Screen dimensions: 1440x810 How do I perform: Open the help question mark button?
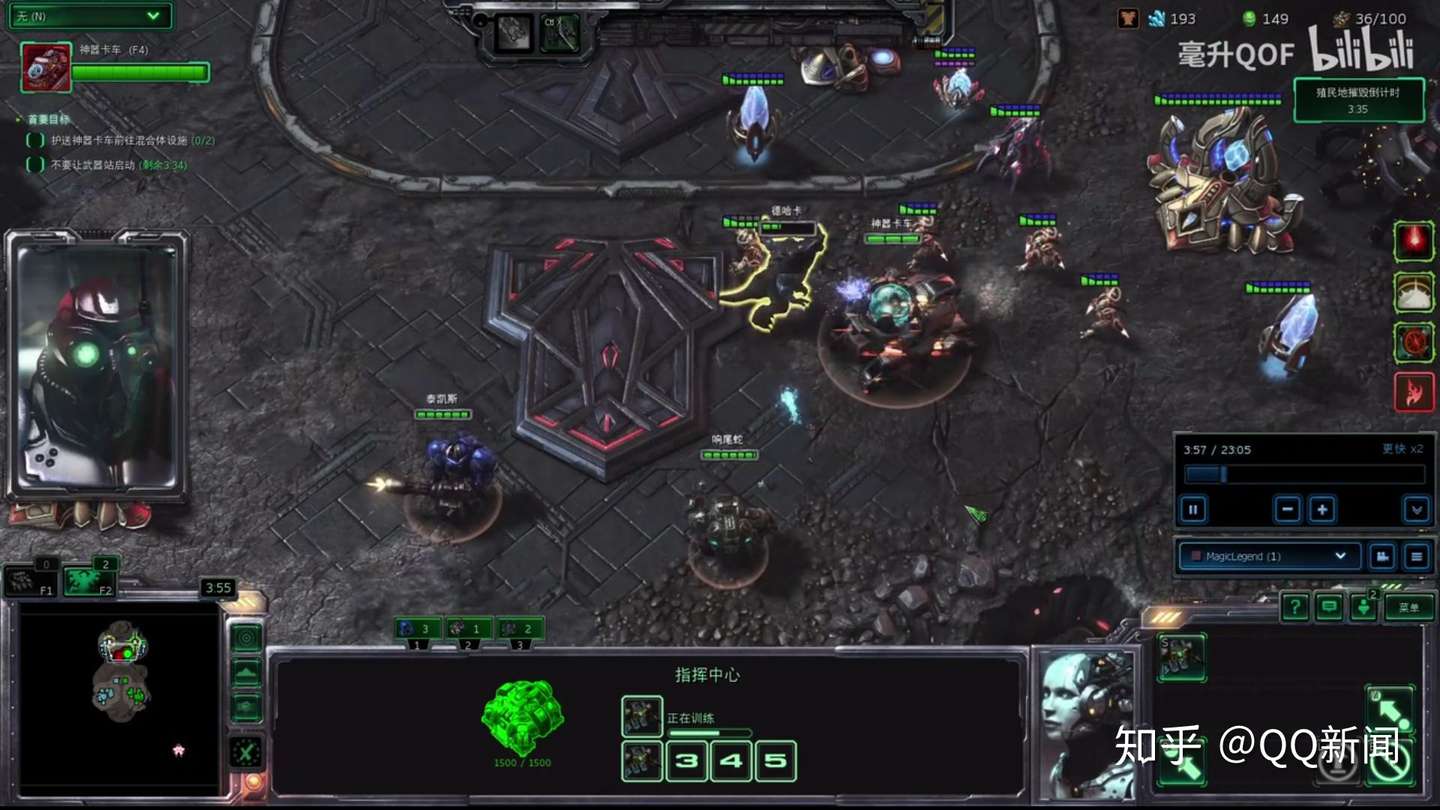coord(1295,606)
